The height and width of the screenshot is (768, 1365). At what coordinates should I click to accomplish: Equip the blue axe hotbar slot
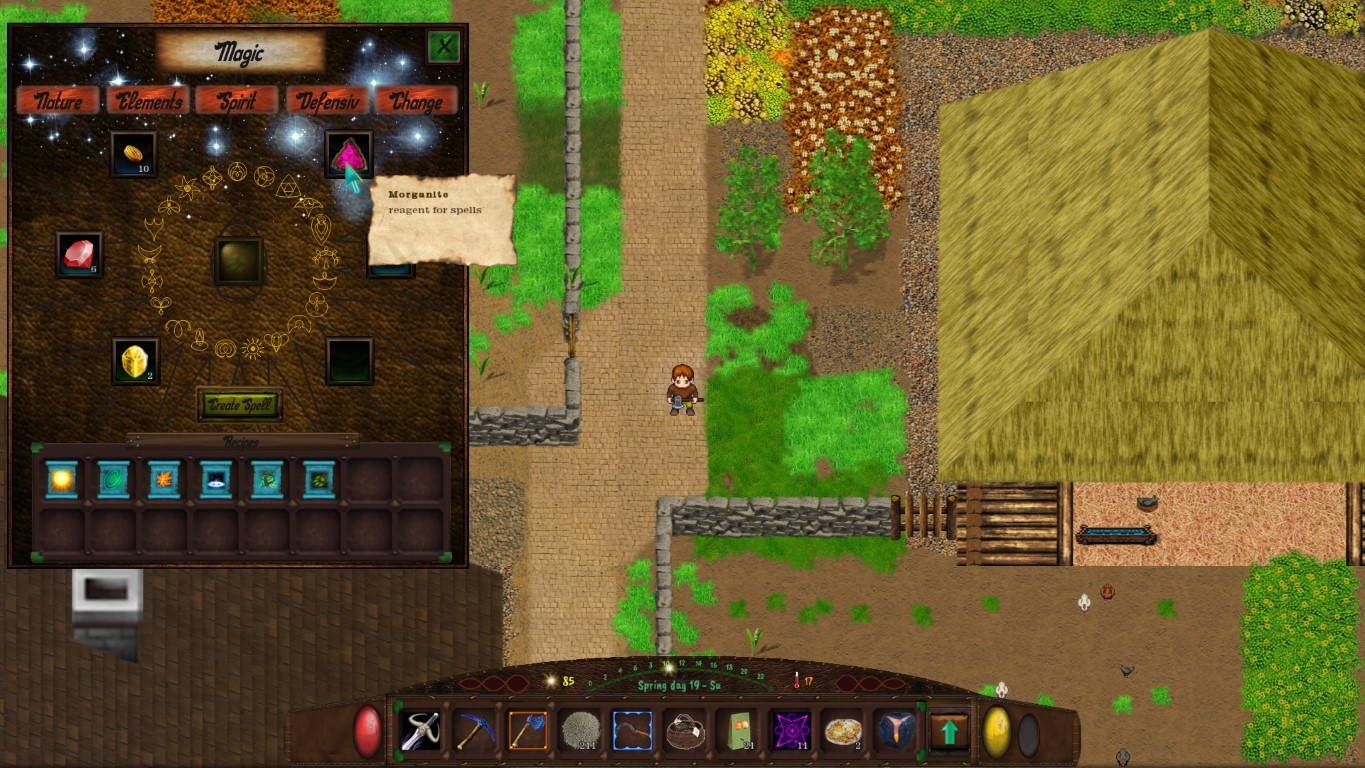coord(527,731)
